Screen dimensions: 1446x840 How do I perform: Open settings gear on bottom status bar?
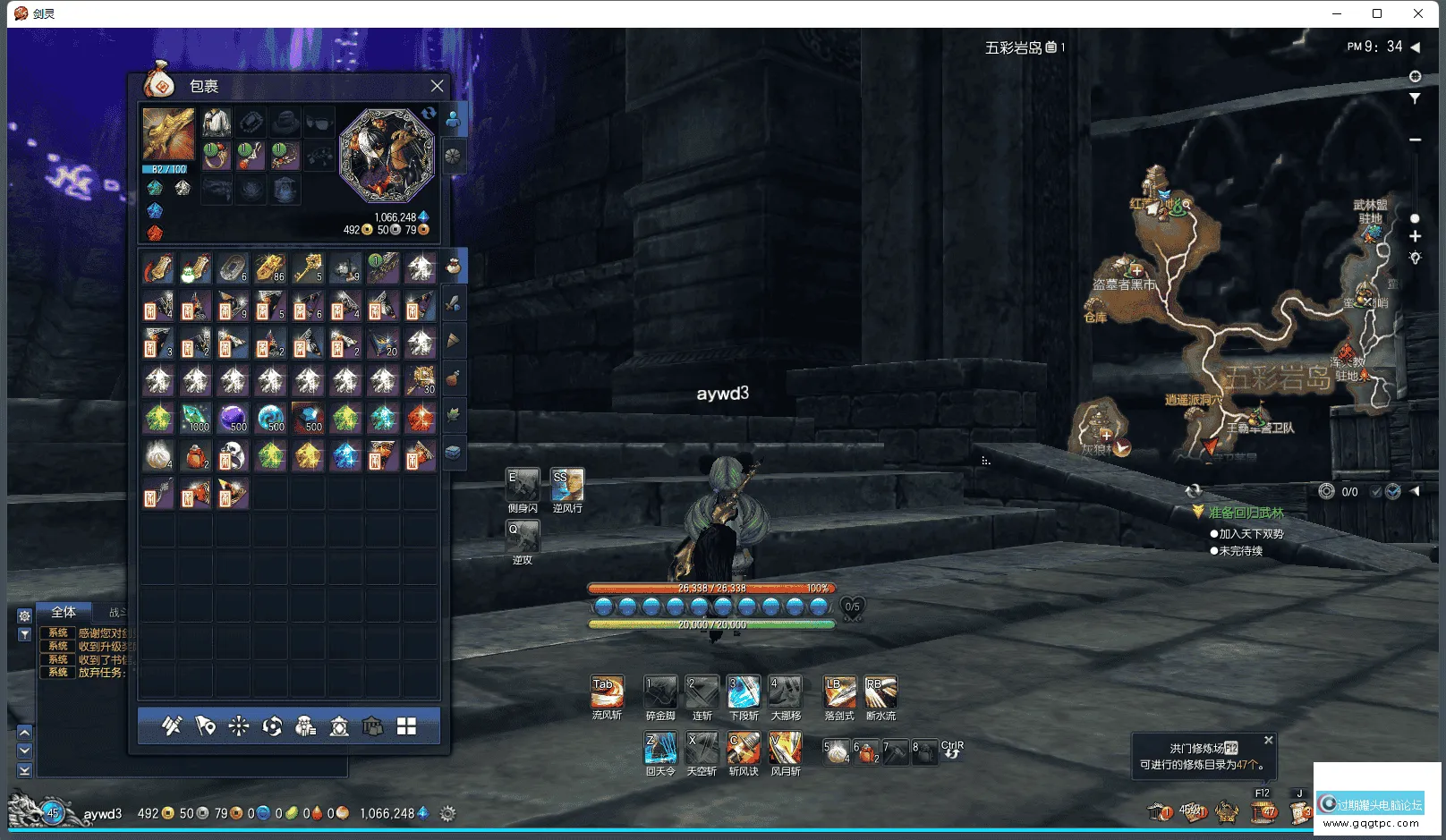click(x=448, y=813)
